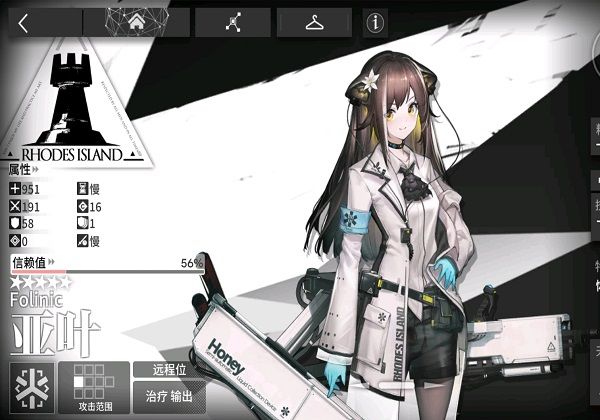The height and width of the screenshot is (420, 600).
Task: Open the outfit hanger menu
Action: [314, 23]
